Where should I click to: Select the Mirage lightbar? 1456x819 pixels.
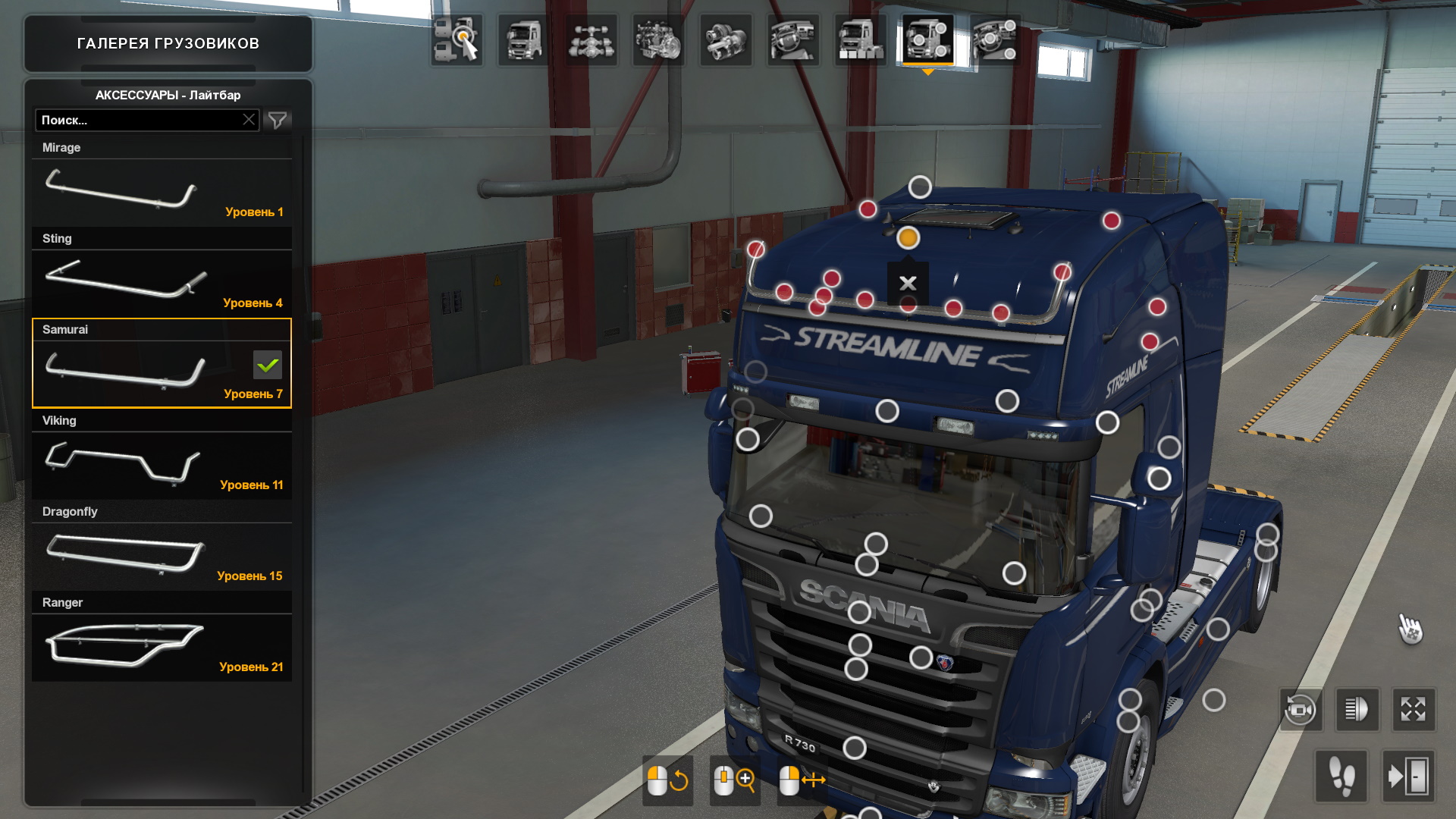point(162,190)
